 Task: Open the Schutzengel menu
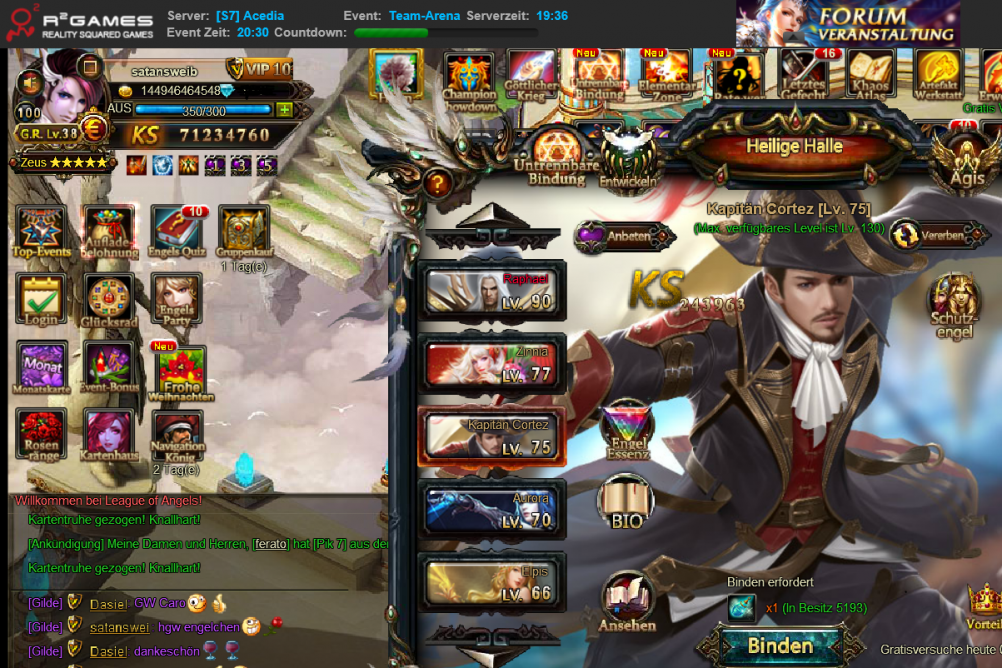(x=954, y=306)
